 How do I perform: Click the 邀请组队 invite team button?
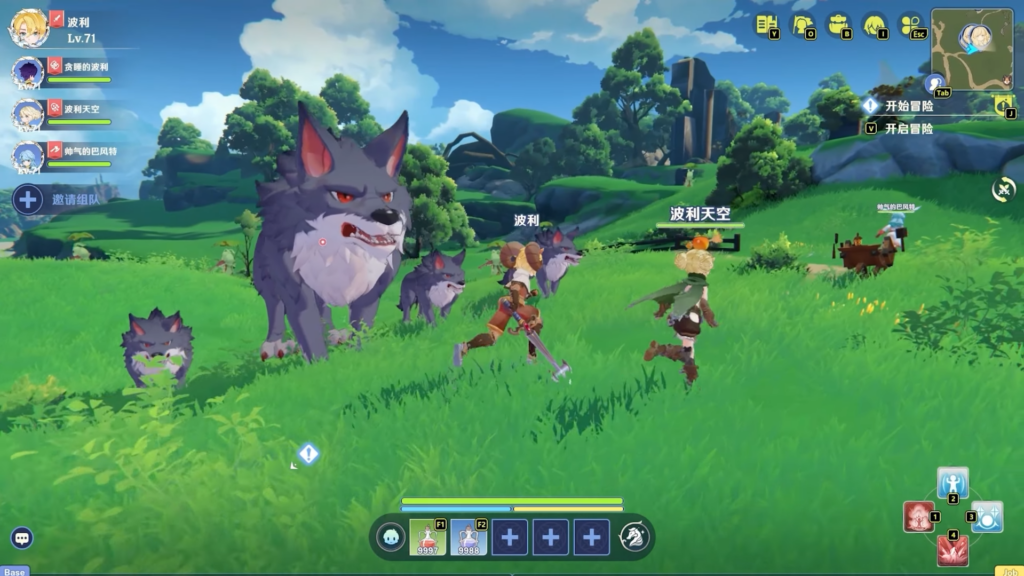[x=60, y=199]
